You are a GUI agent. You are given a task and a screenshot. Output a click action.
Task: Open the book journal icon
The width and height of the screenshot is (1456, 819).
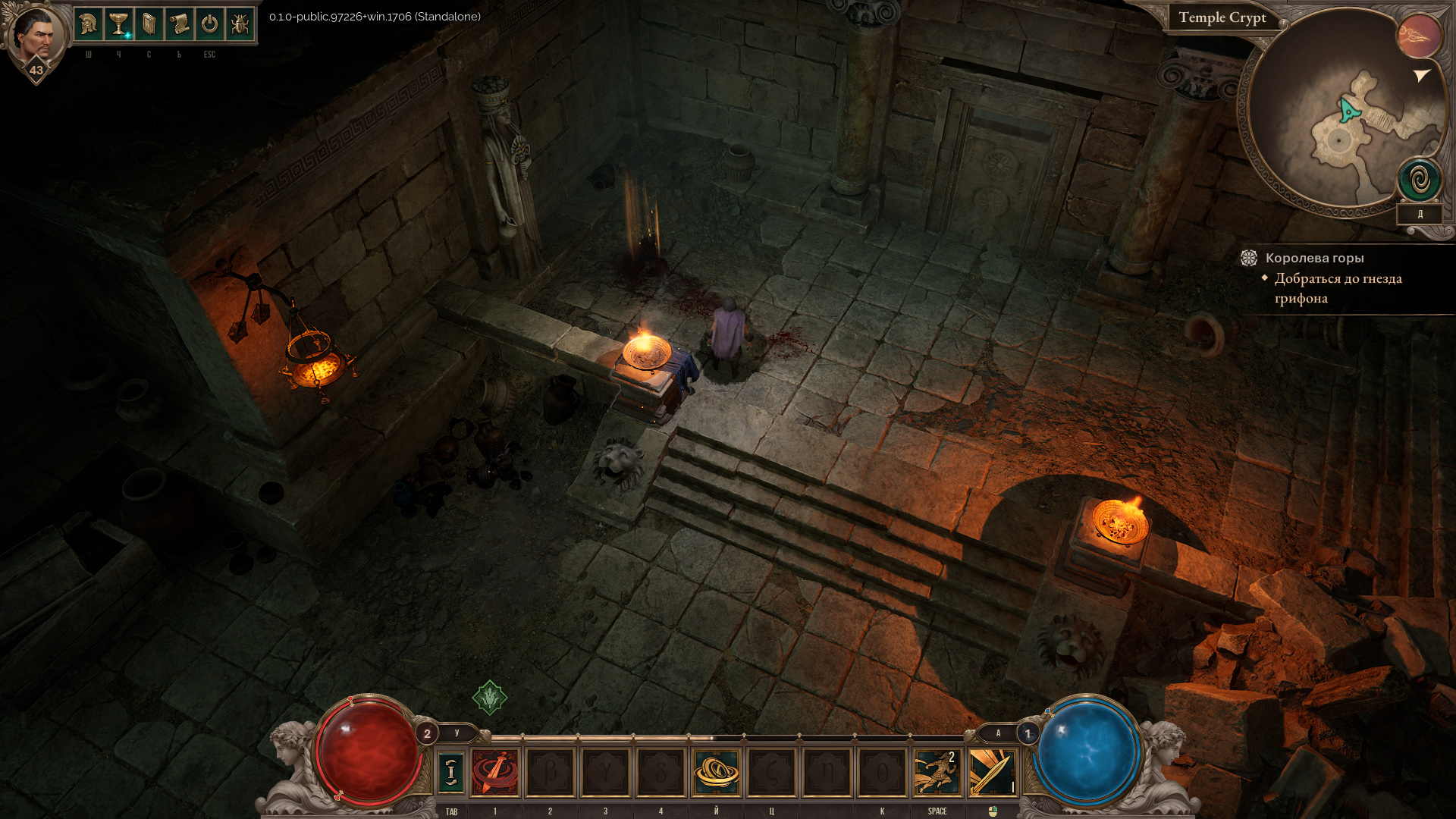[x=149, y=25]
